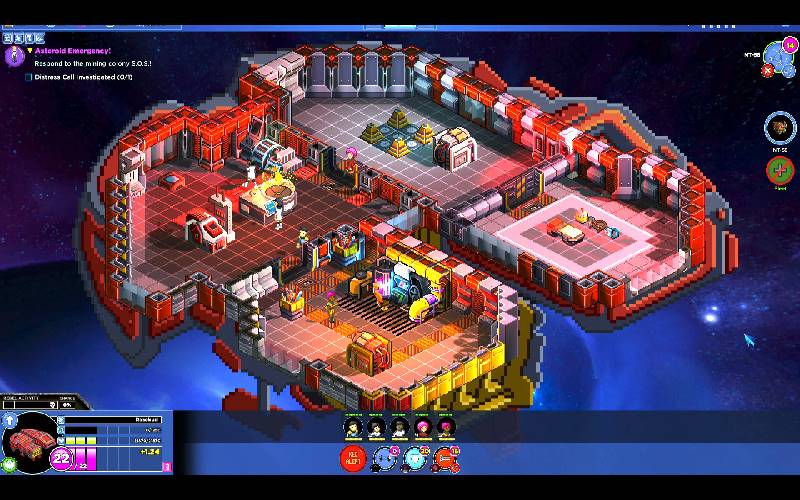This screenshot has width=800, height=500.
Task: Select the first crew portrait in the row
Action: coord(352,428)
